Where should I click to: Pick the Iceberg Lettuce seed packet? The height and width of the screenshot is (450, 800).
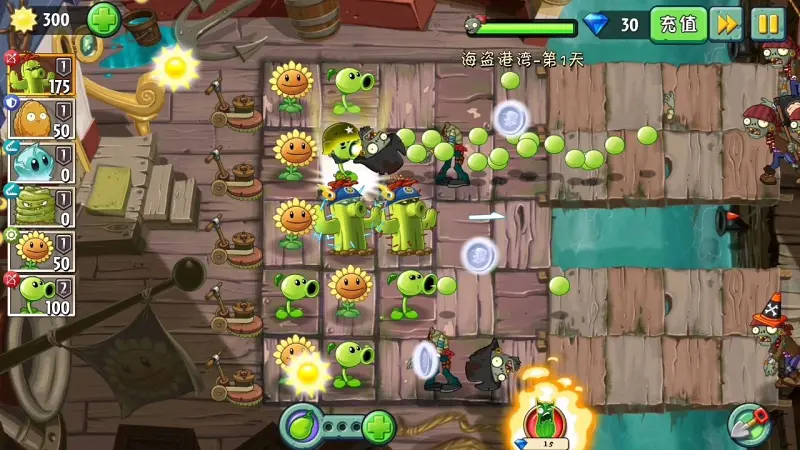[40, 162]
